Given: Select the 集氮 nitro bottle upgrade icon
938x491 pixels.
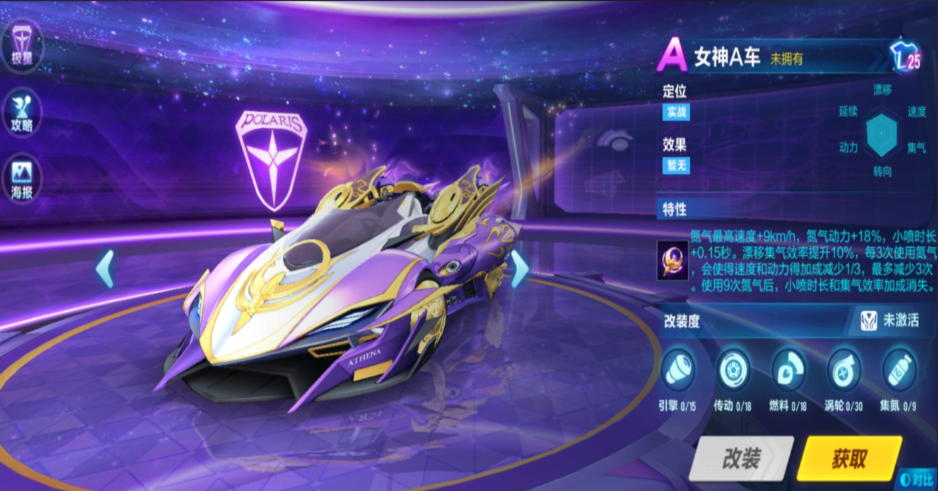Looking at the screenshot, I should click(x=899, y=369).
